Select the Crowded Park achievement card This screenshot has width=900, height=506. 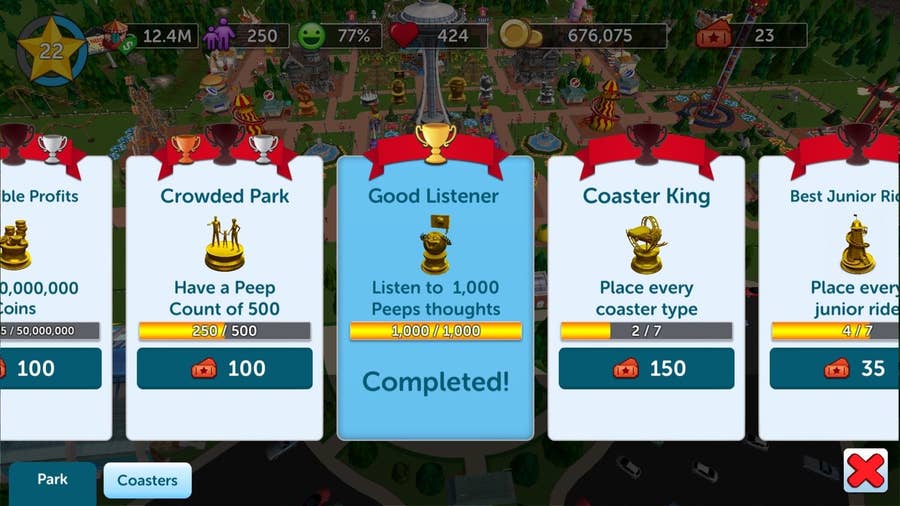tap(224, 250)
